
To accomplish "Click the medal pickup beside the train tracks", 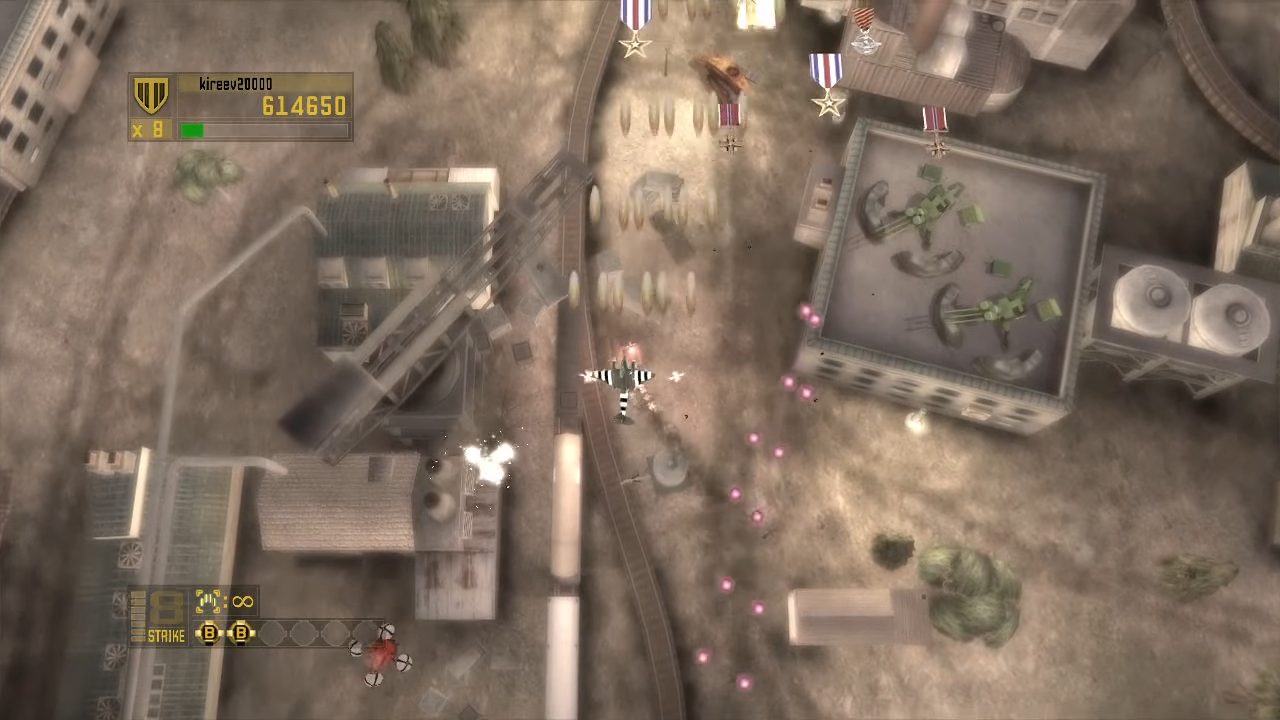I will [x=728, y=125].
